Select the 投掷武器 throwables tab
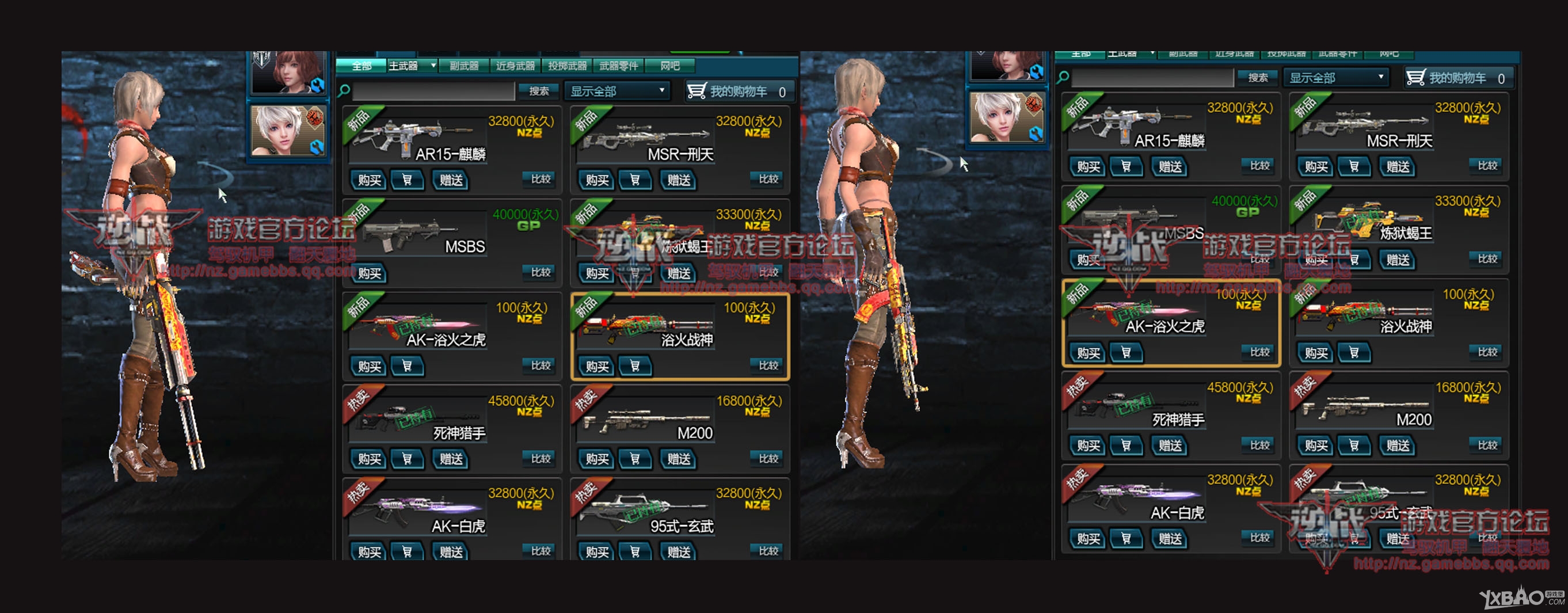The image size is (1568, 613). pos(566,66)
